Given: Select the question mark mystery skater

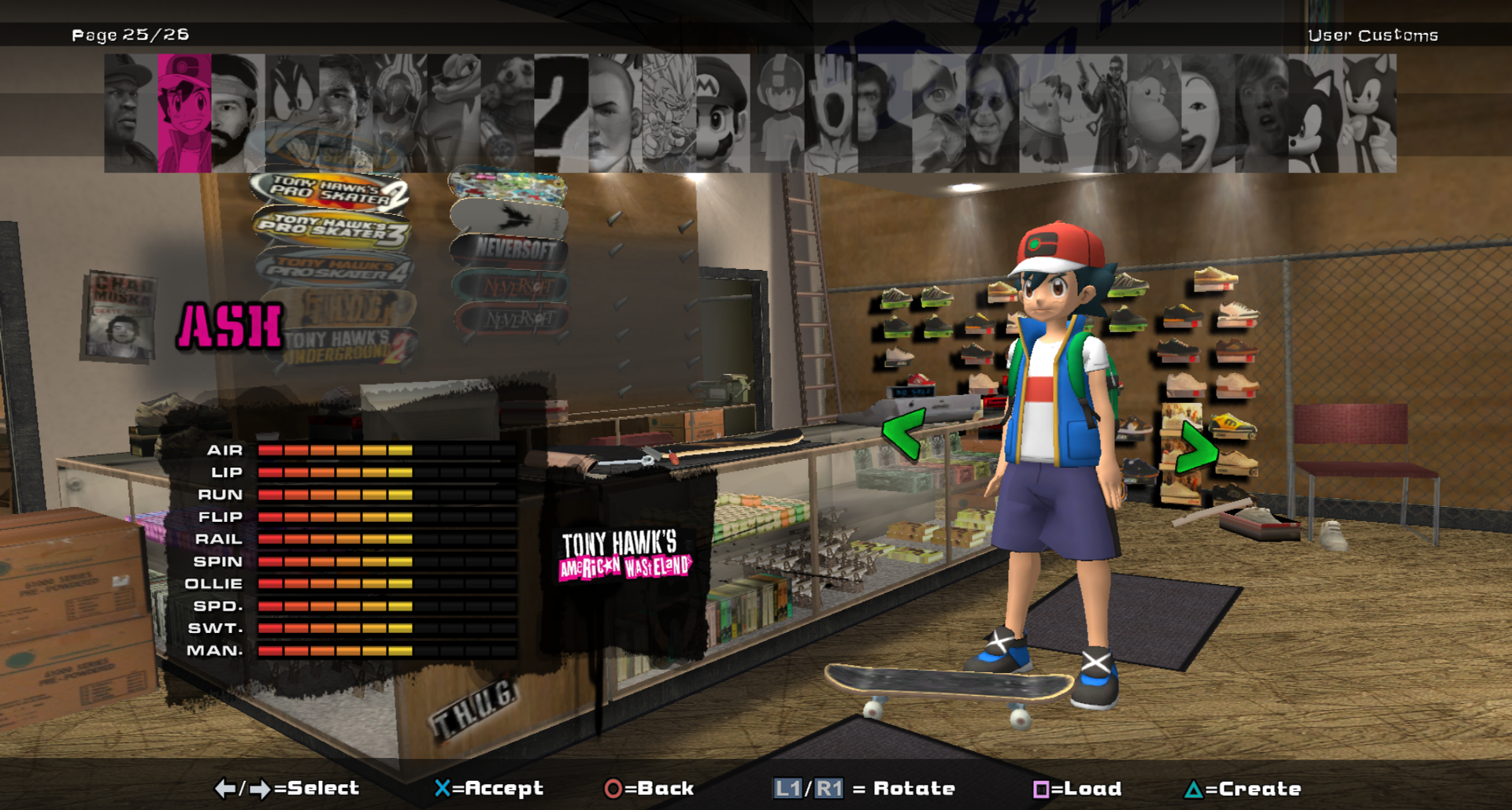Looking at the screenshot, I should click(x=561, y=113).
